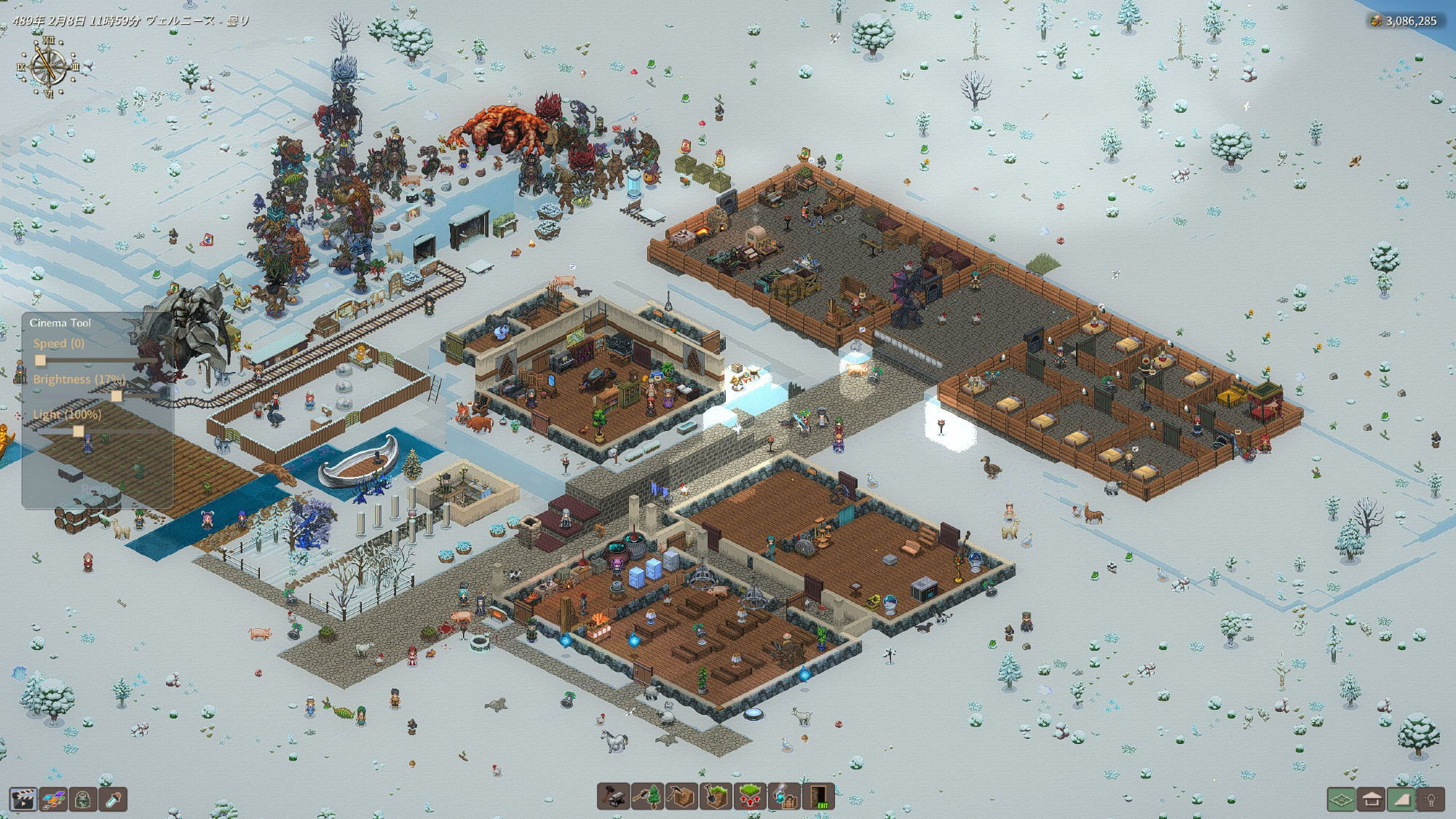Activate the raise terrain tool with red arrows
The image size is (1456, 819).
pos(750,796)
